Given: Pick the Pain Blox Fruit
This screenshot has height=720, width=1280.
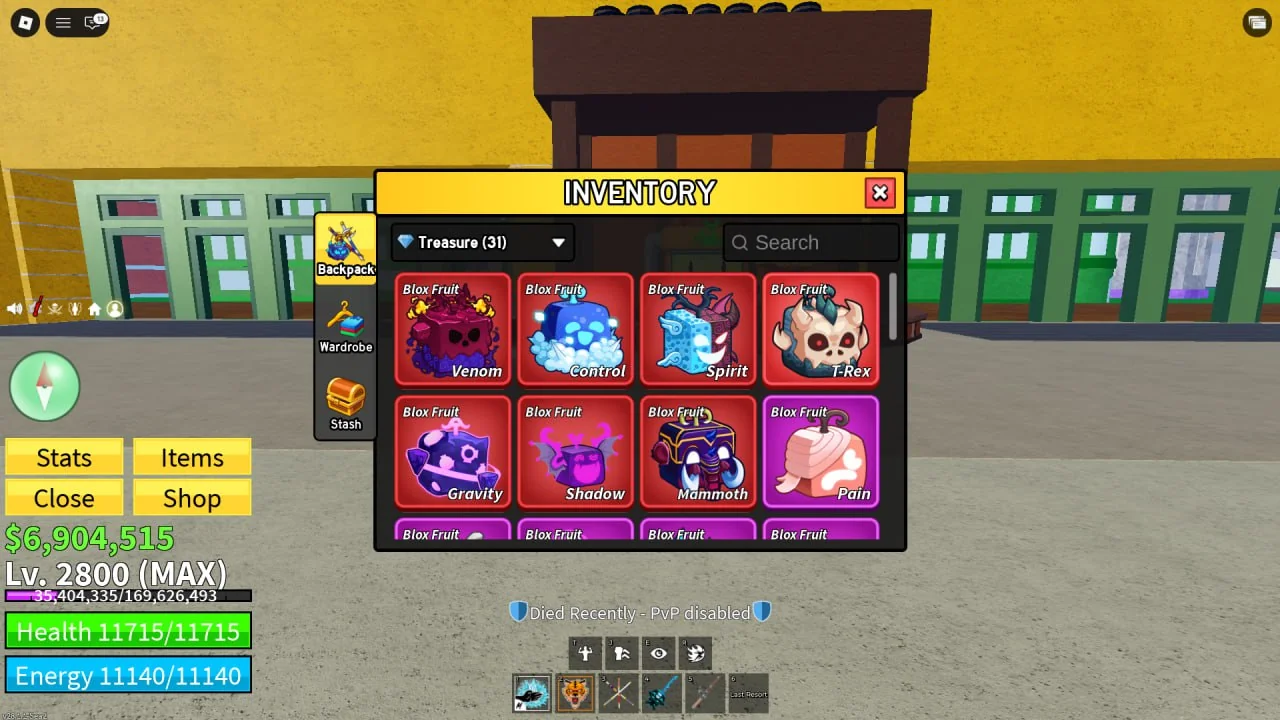Looking at the screenshot, I should click(821, 452).
